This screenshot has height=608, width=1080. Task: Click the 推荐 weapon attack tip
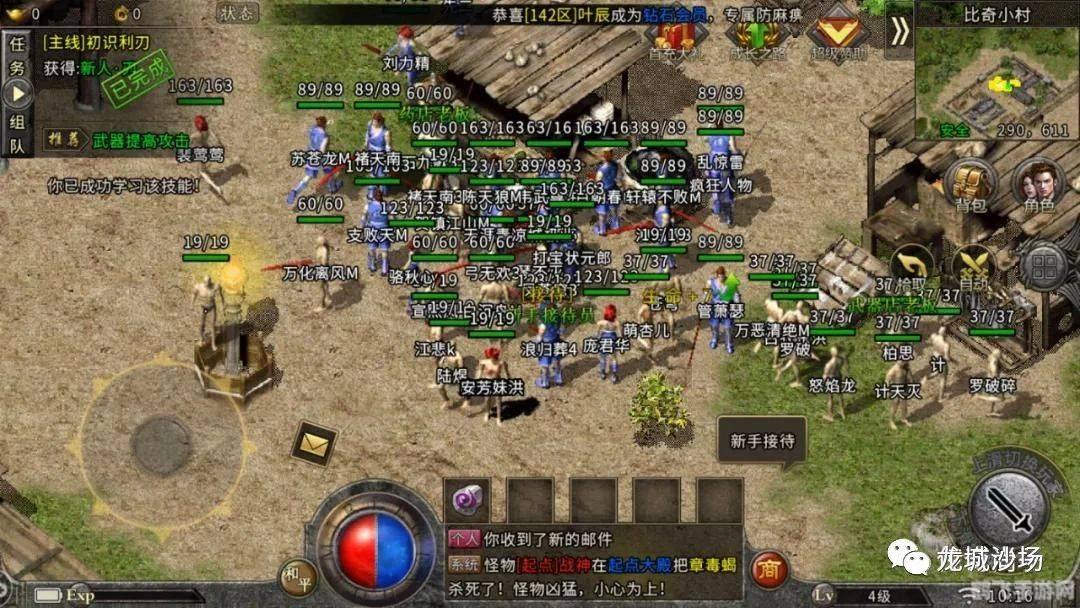130,140
